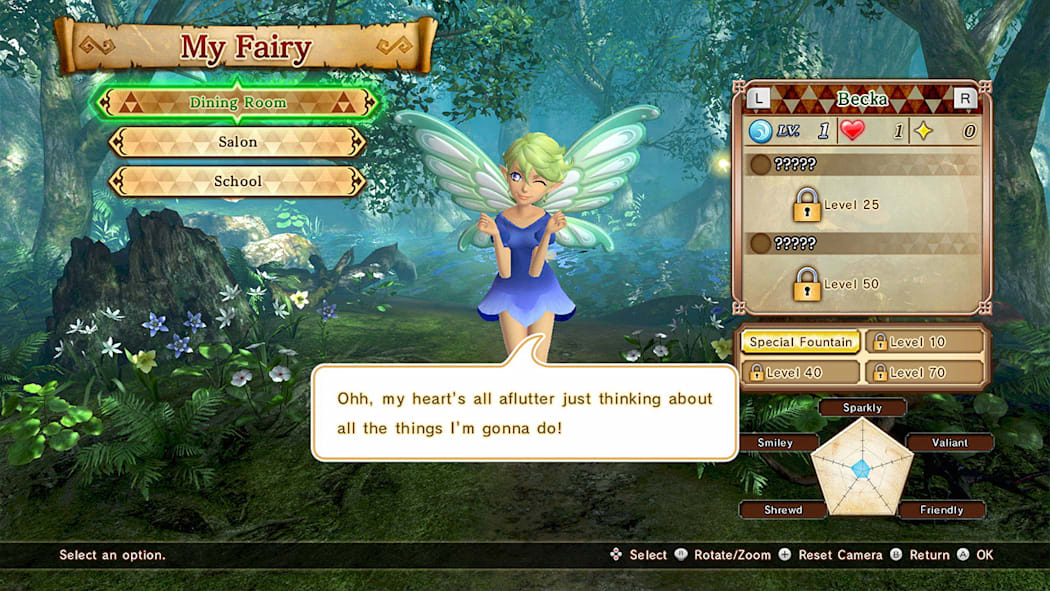Screen dimensions: 1050x591
Task: Click the locked Level 10 skill slot
Action: click(924, 342)
